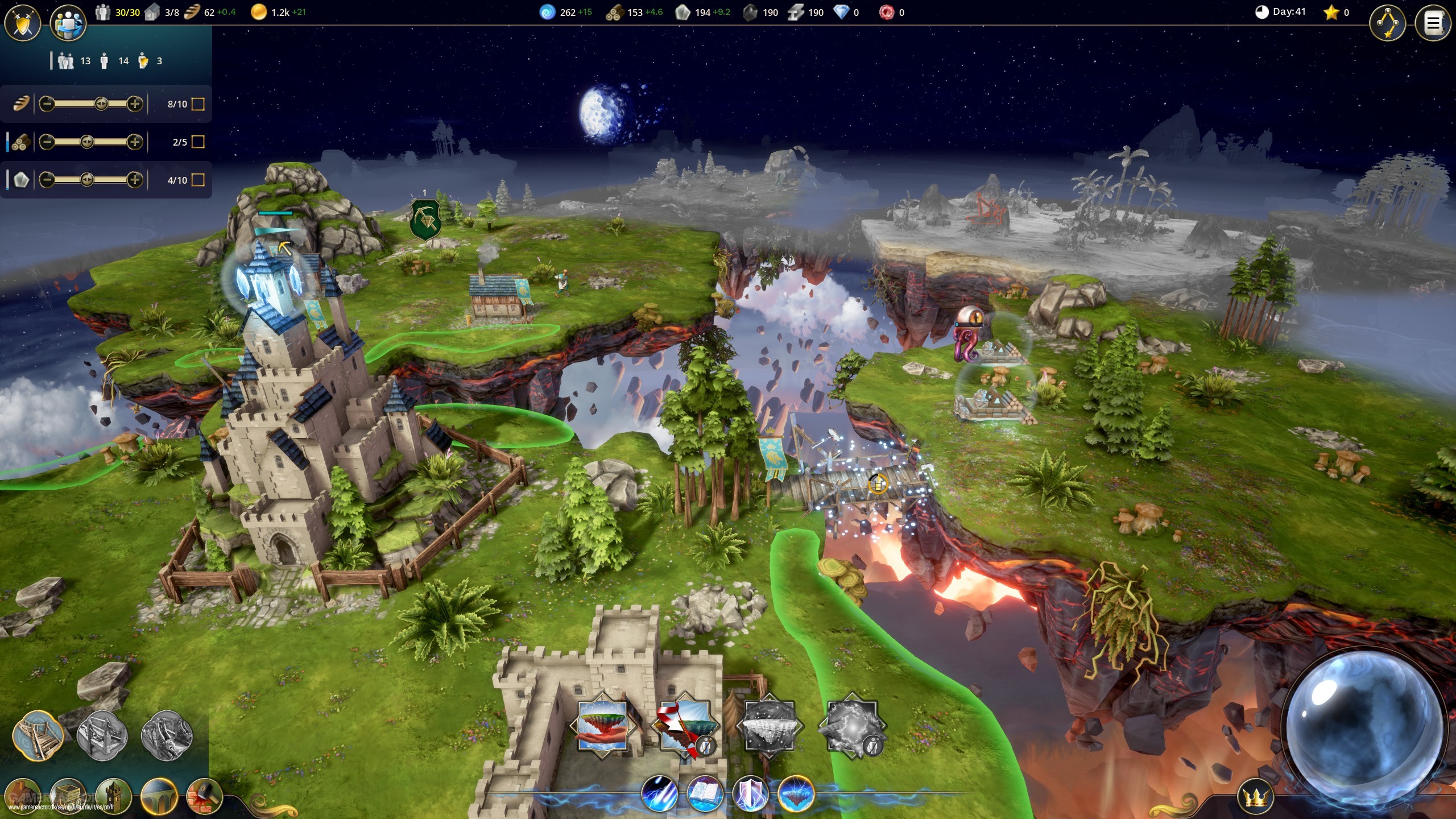This screenshot has height=819, width=1456.
Task: Open the population management panel icon
Action: click(x=68, y=23)
